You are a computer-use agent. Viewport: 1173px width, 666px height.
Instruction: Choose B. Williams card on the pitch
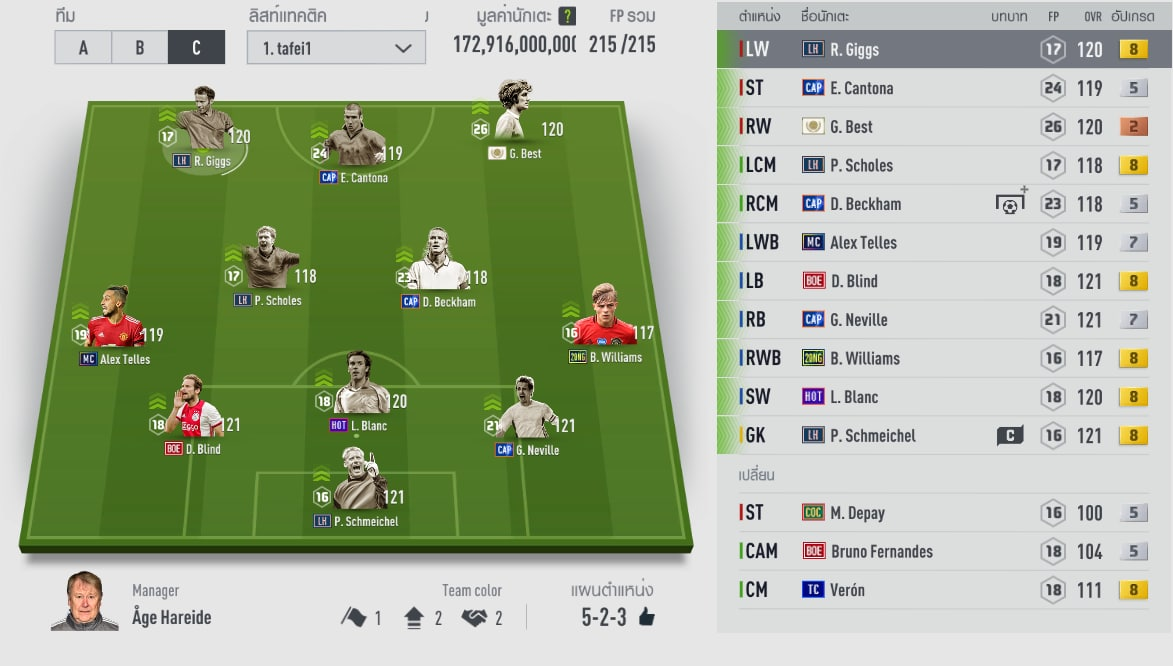(604, 323)
